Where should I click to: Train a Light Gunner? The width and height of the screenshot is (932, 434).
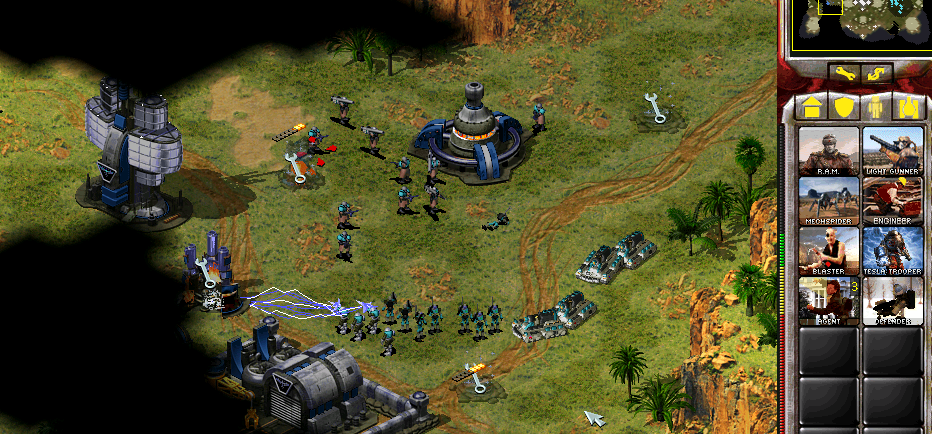(893, 151)
